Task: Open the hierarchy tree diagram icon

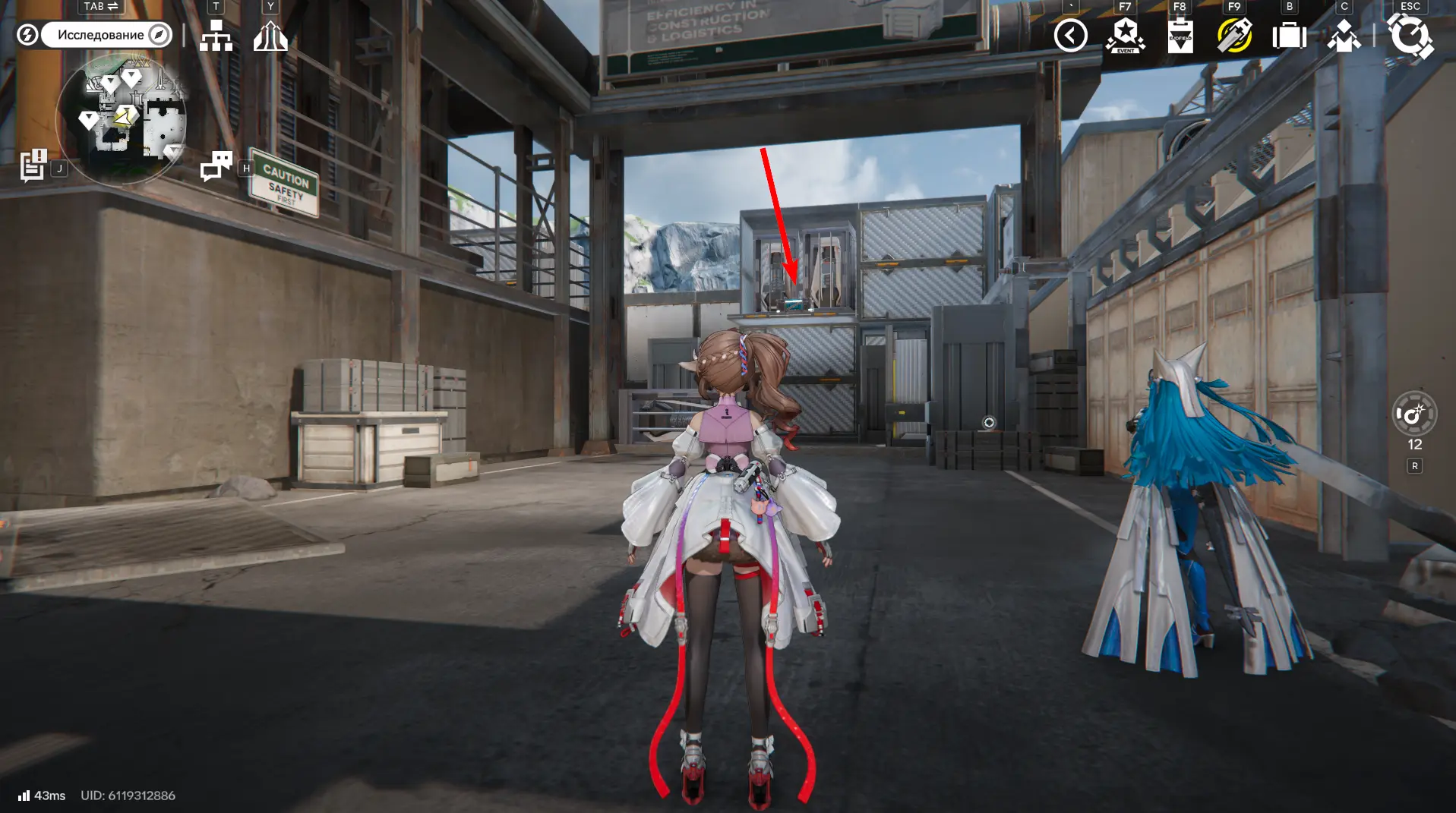Action: [x=216, y=35]
